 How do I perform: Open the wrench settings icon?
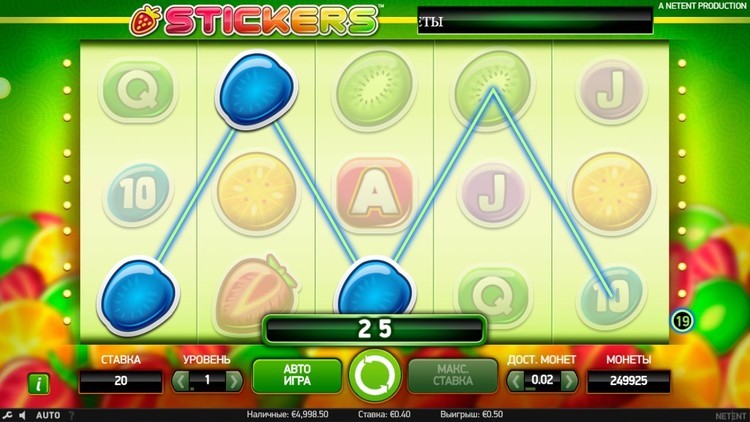tap(8, 414)
